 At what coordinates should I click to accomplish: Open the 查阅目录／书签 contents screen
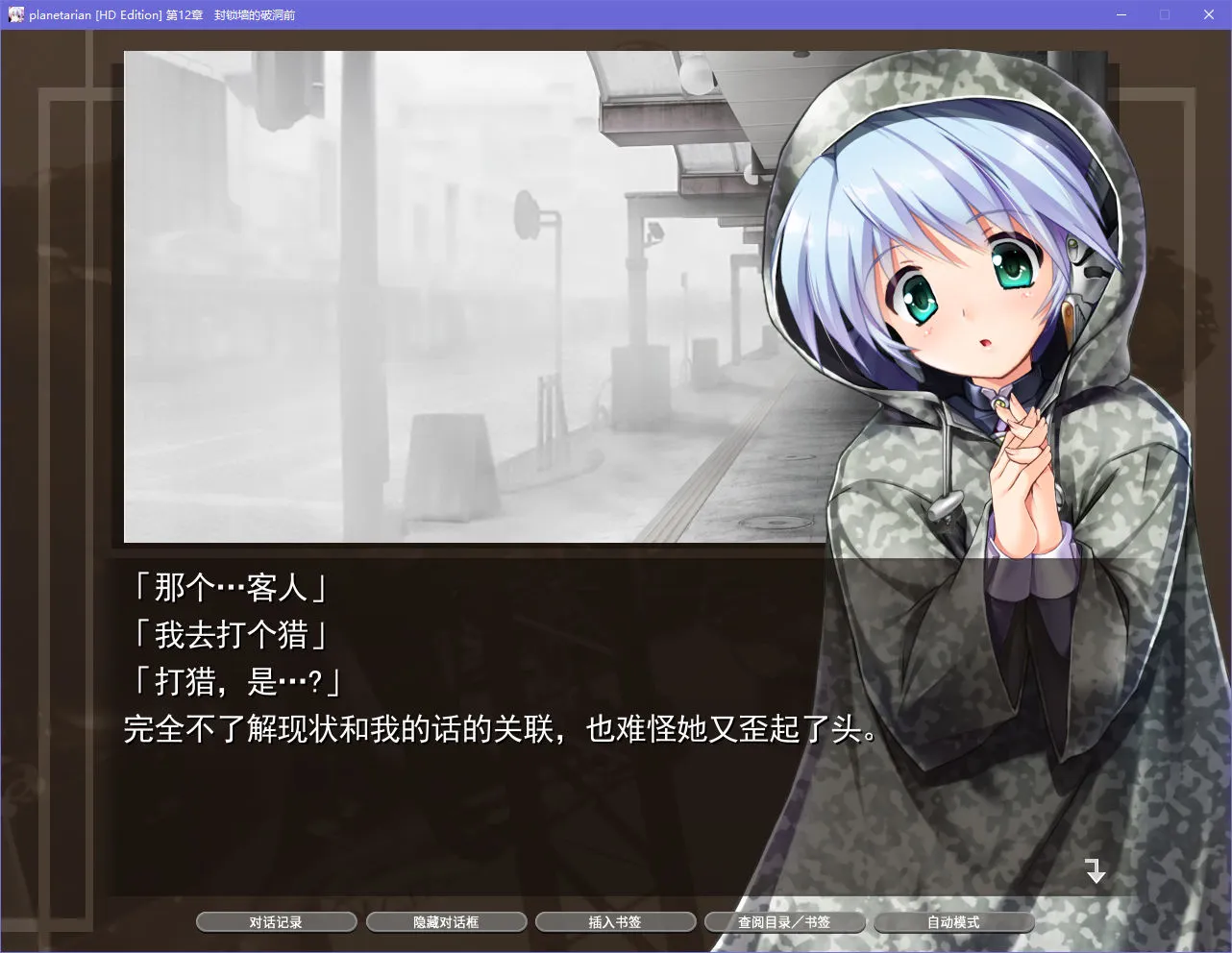(785, 921)
